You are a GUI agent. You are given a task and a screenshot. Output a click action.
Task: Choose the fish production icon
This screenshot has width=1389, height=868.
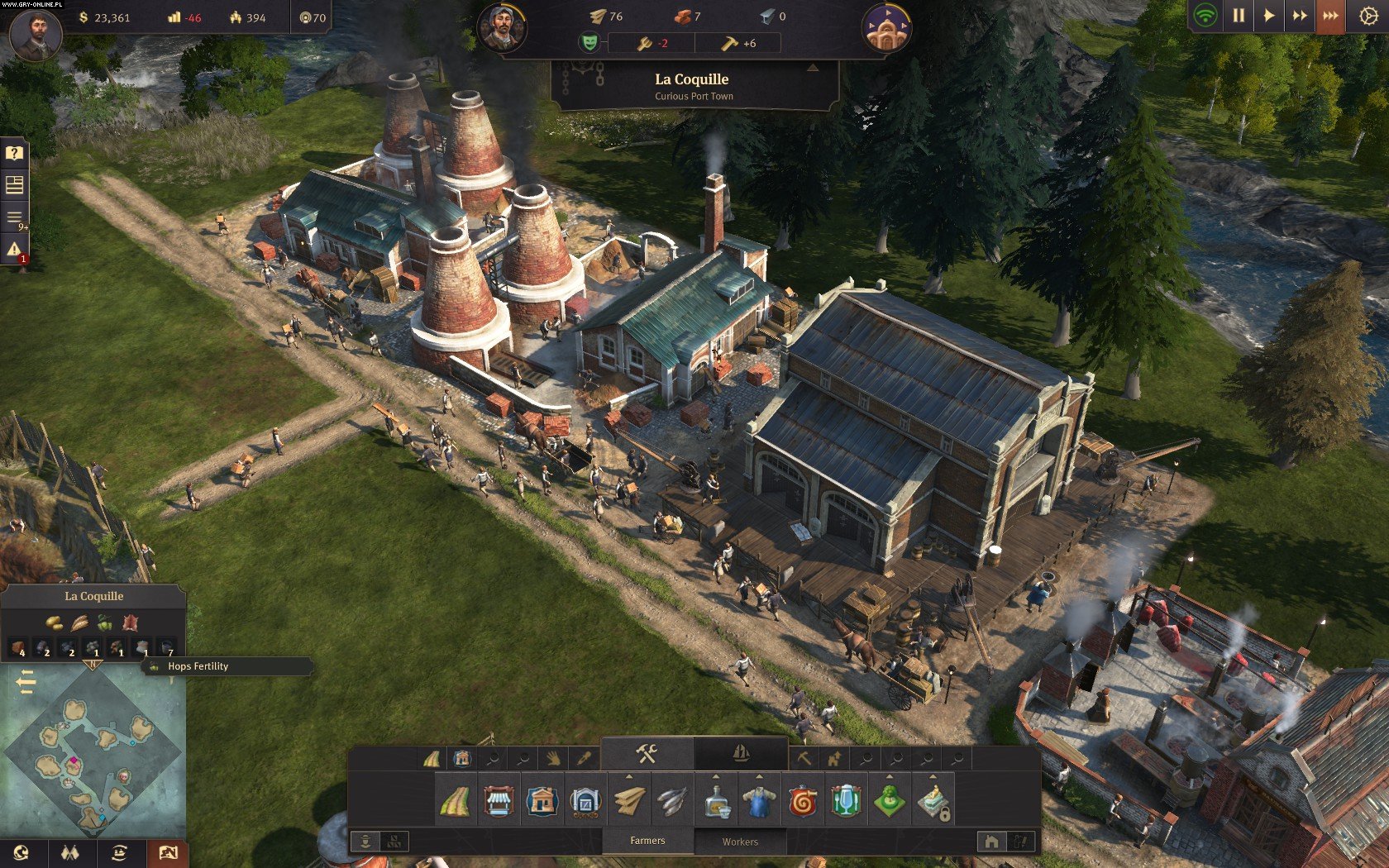(672, 800)
